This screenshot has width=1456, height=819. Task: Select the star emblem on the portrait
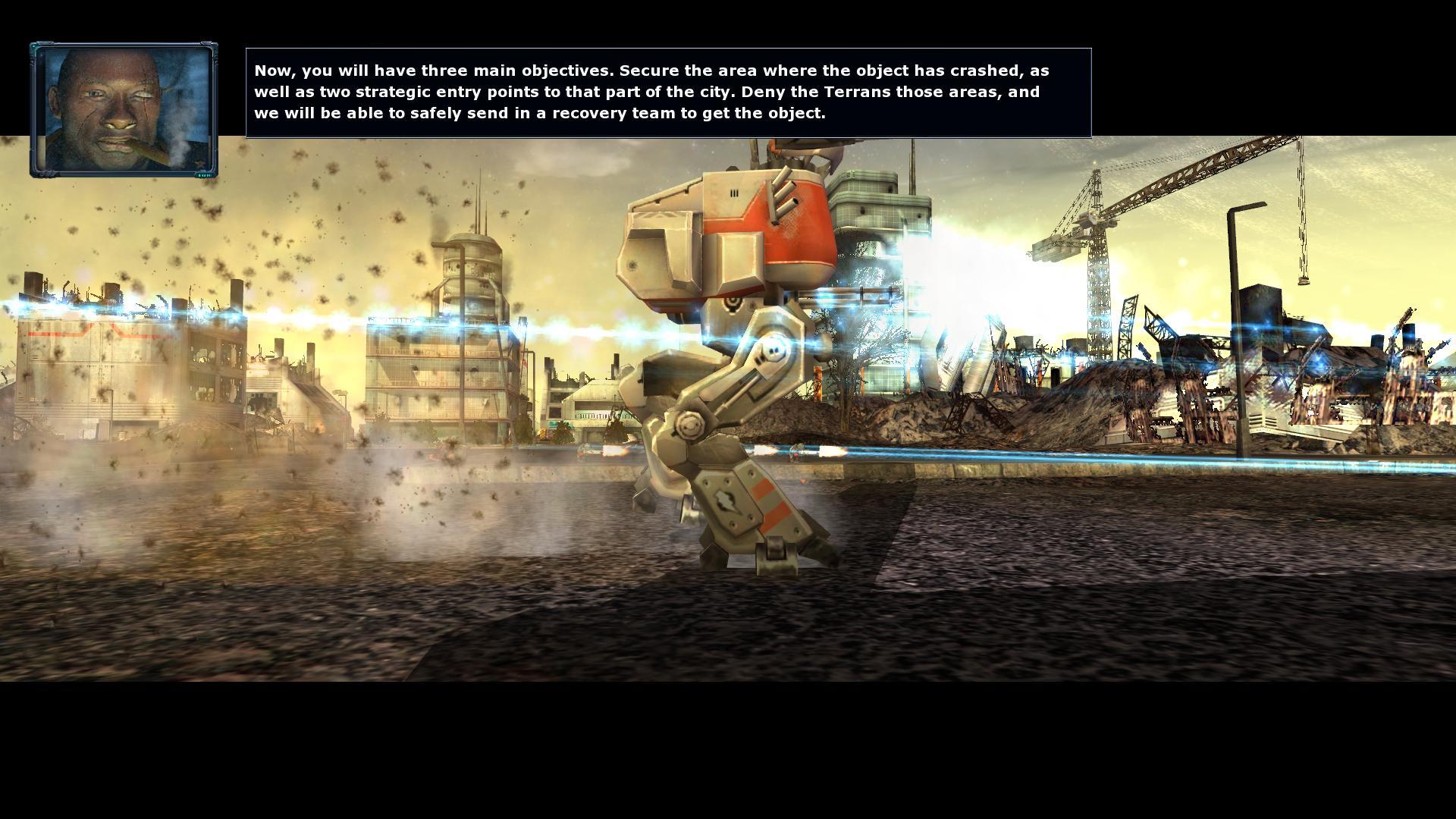199,164
